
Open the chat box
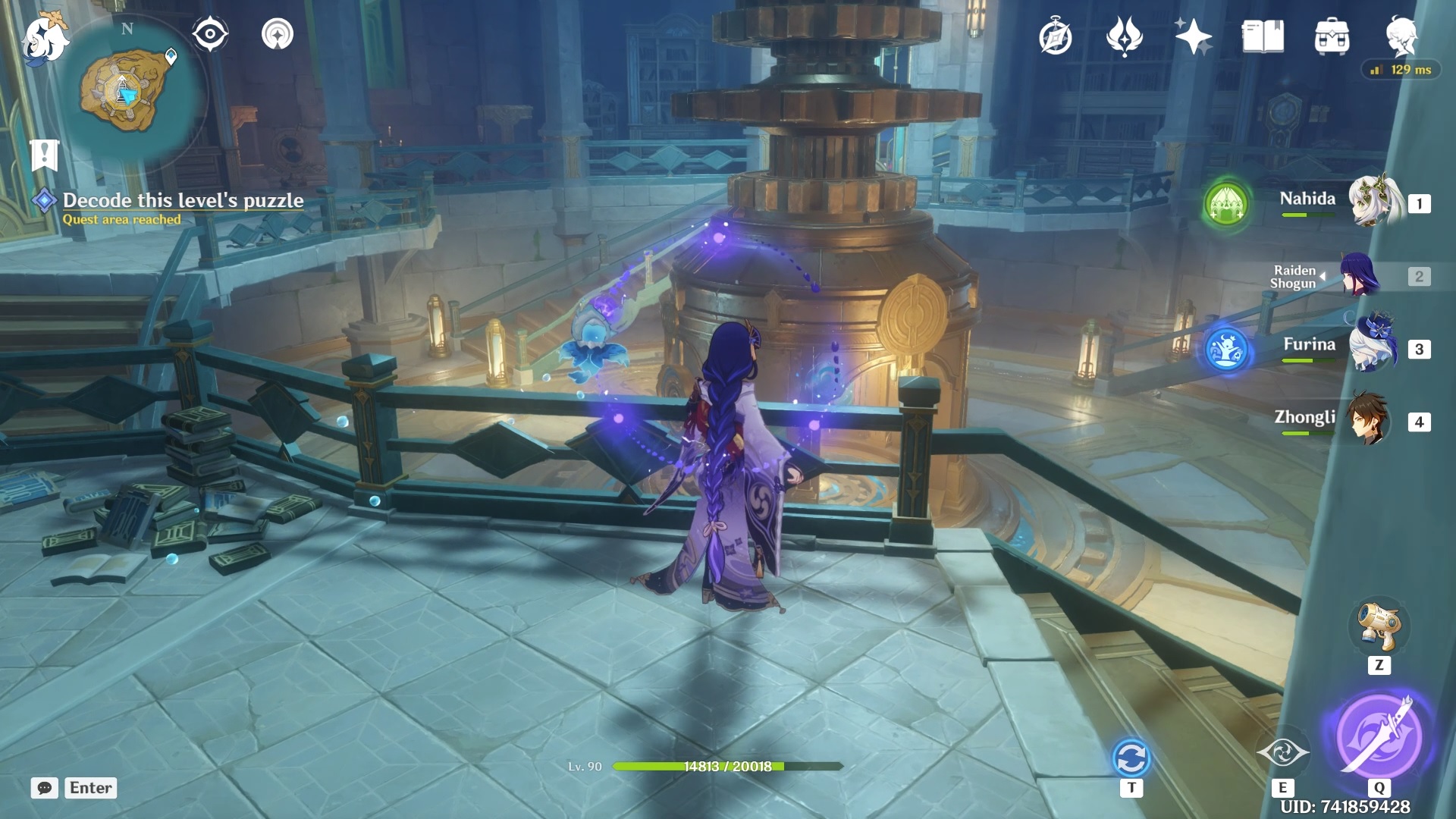[x=45, y=788]
